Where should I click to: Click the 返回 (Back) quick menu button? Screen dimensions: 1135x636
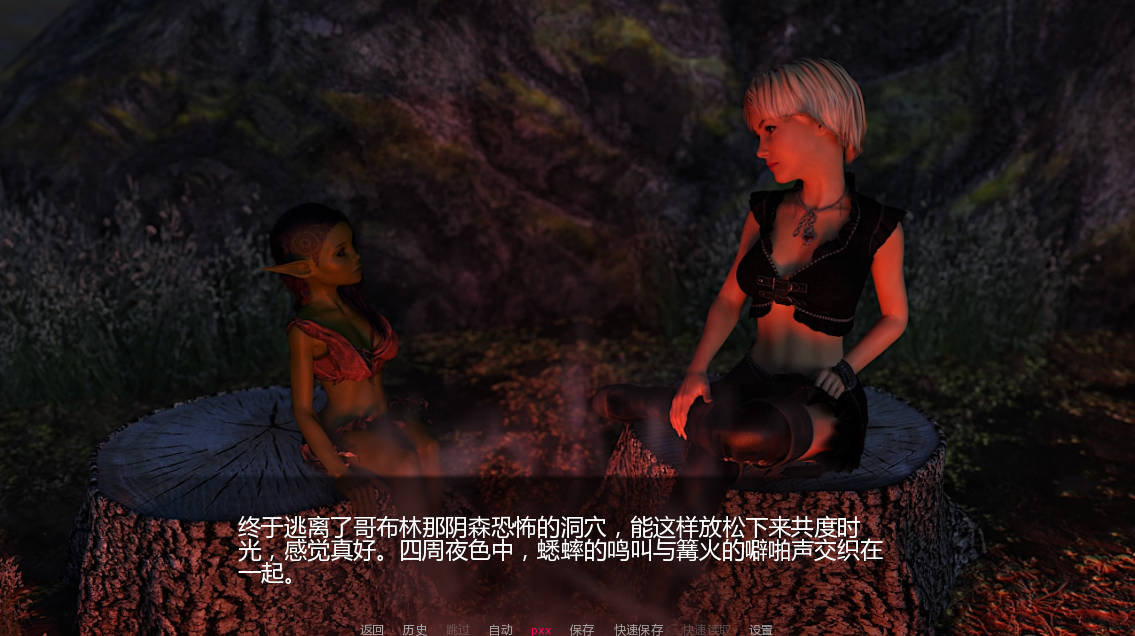click(372, 630)
